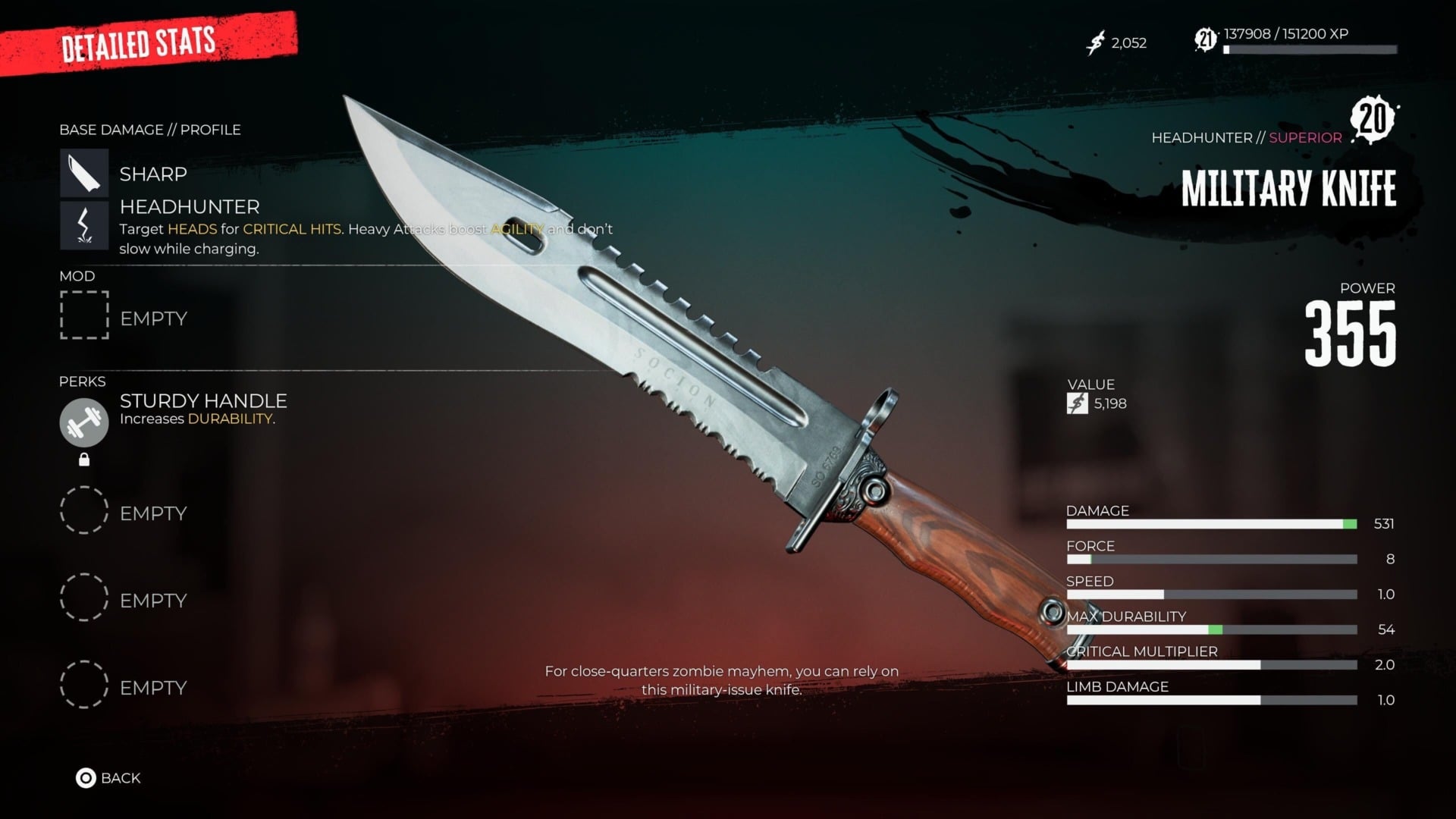Click the Headhunter lightning profile icon
Screen dimensions: 1456x819
point(83,224)
